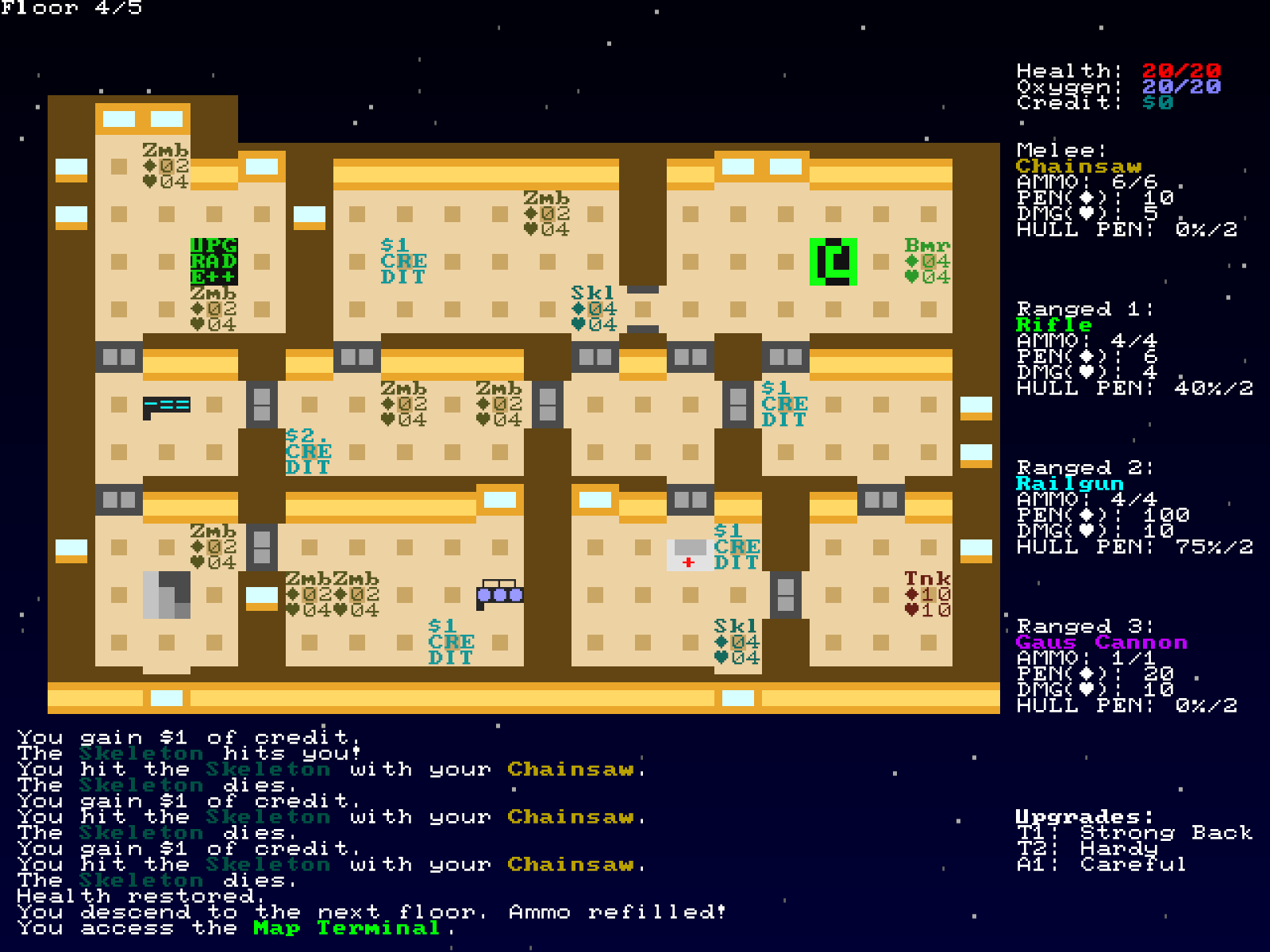Image resolution: width=1270 pixels, height=952 pixels.
Task: Switch to the Ranged 3 Gaus Cannon slot
Action: 1103,641
